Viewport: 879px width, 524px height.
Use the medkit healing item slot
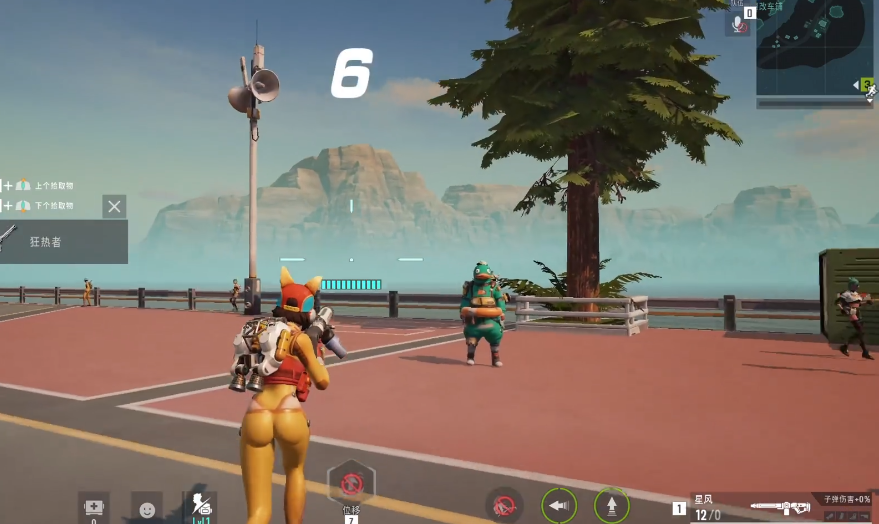pos(94,507)
